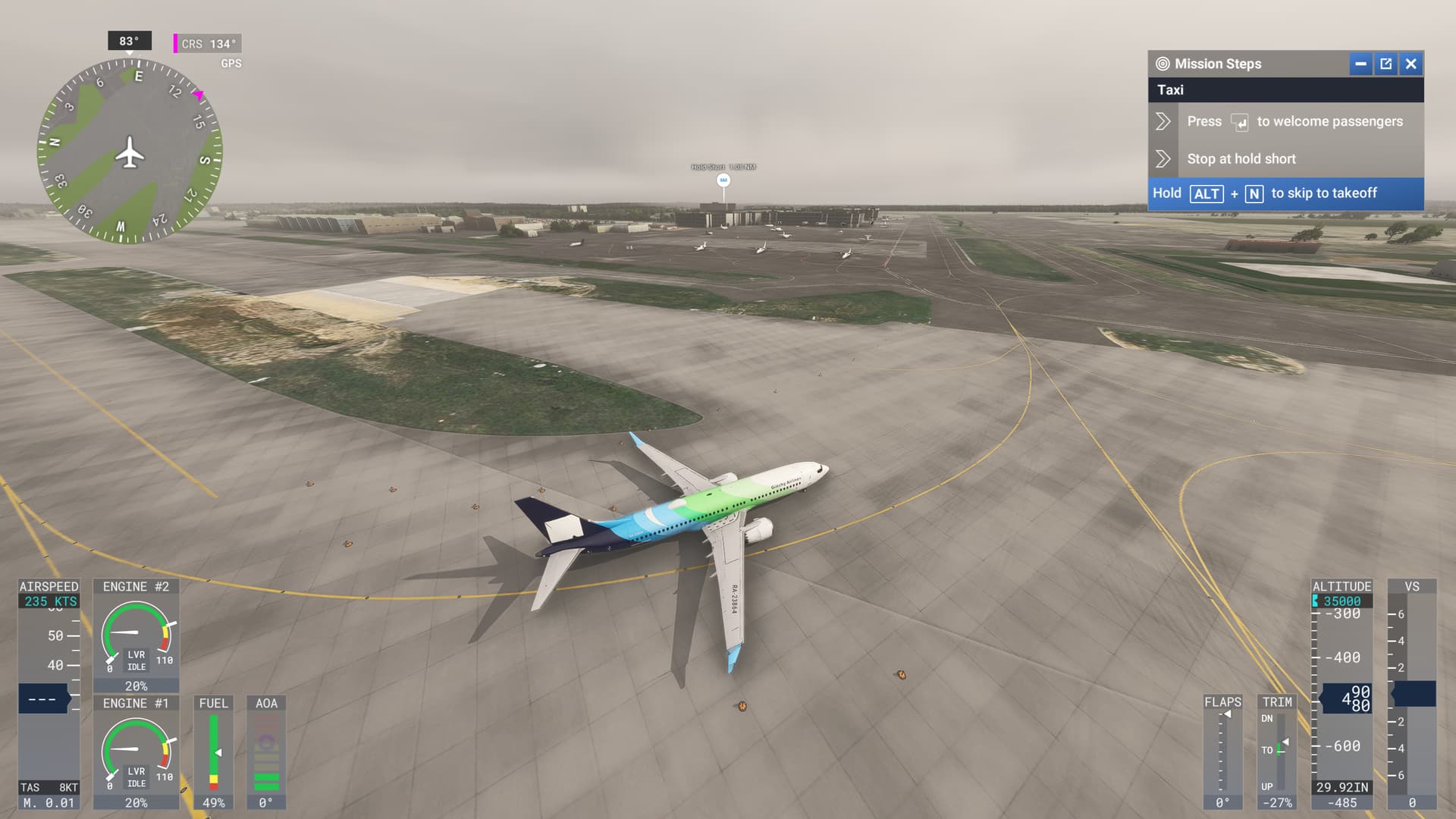
Task: Click the magenta course bug on the compass
Action: pos(196,96)
